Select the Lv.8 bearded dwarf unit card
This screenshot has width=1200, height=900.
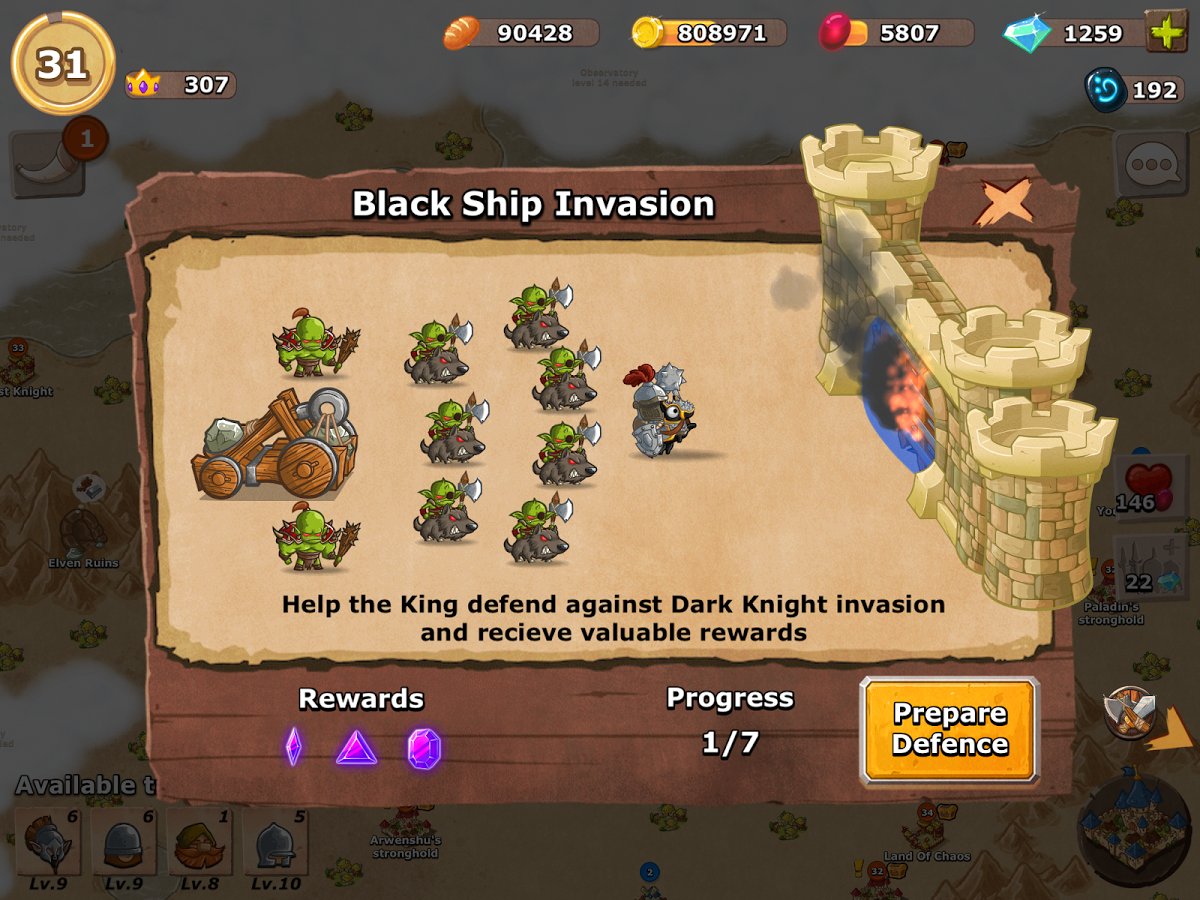[x=199, y=845]
